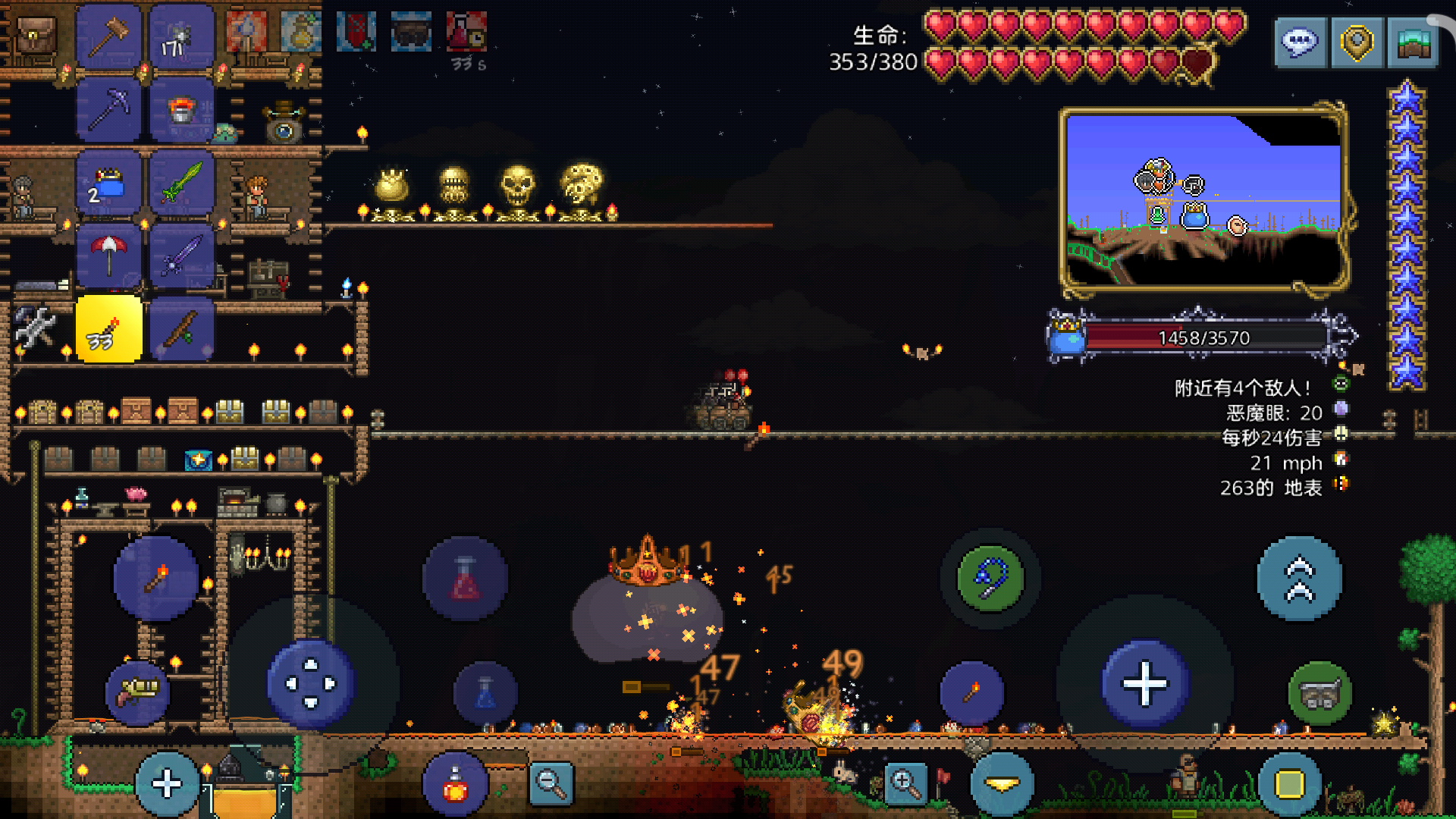Viewport: 1456px width, 819px height.
Task: Select the red umbrella slot
Action: tap(109, 256)
